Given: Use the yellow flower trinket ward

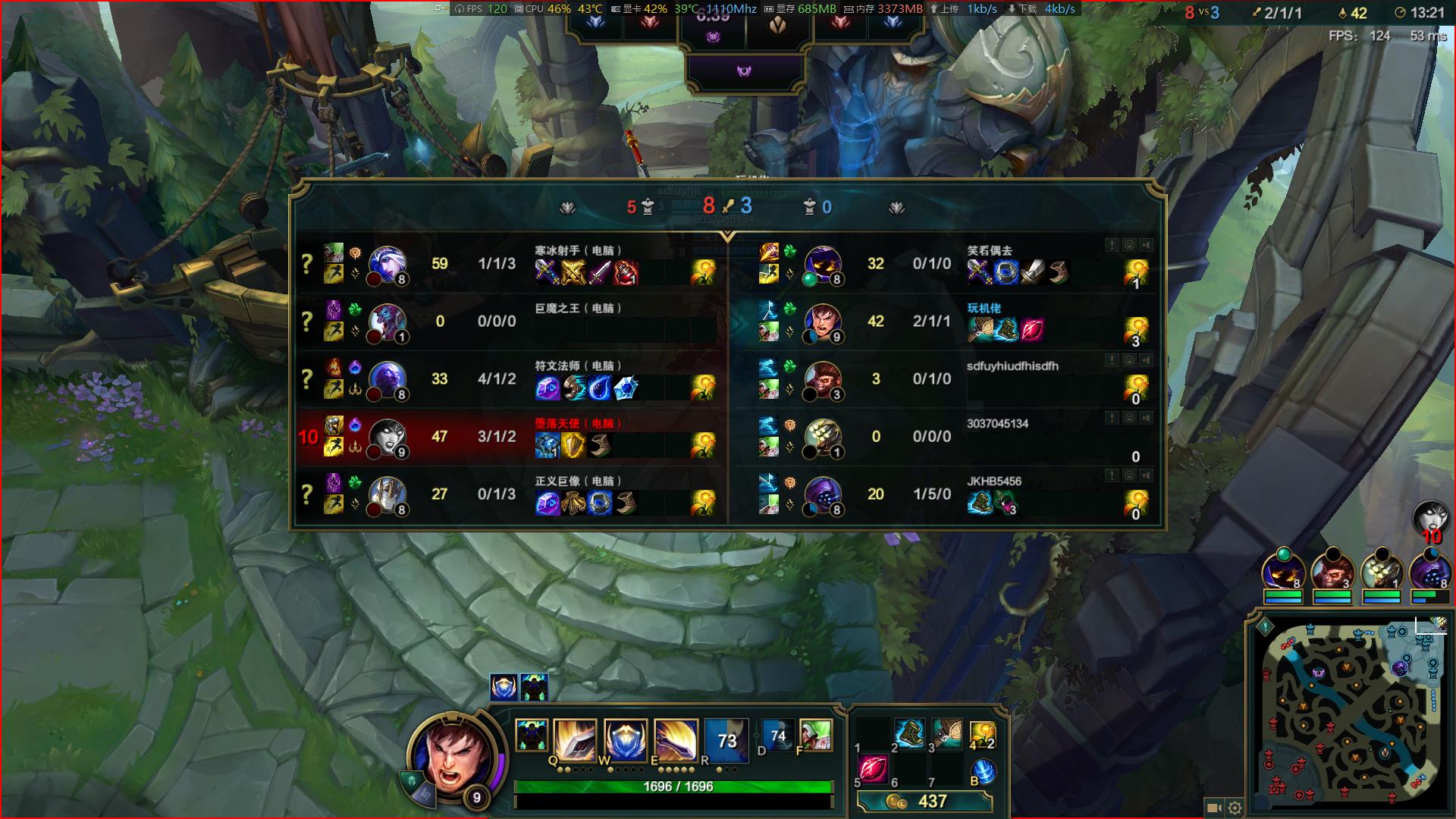Looking at the screenshot, I should pos(982,734).
